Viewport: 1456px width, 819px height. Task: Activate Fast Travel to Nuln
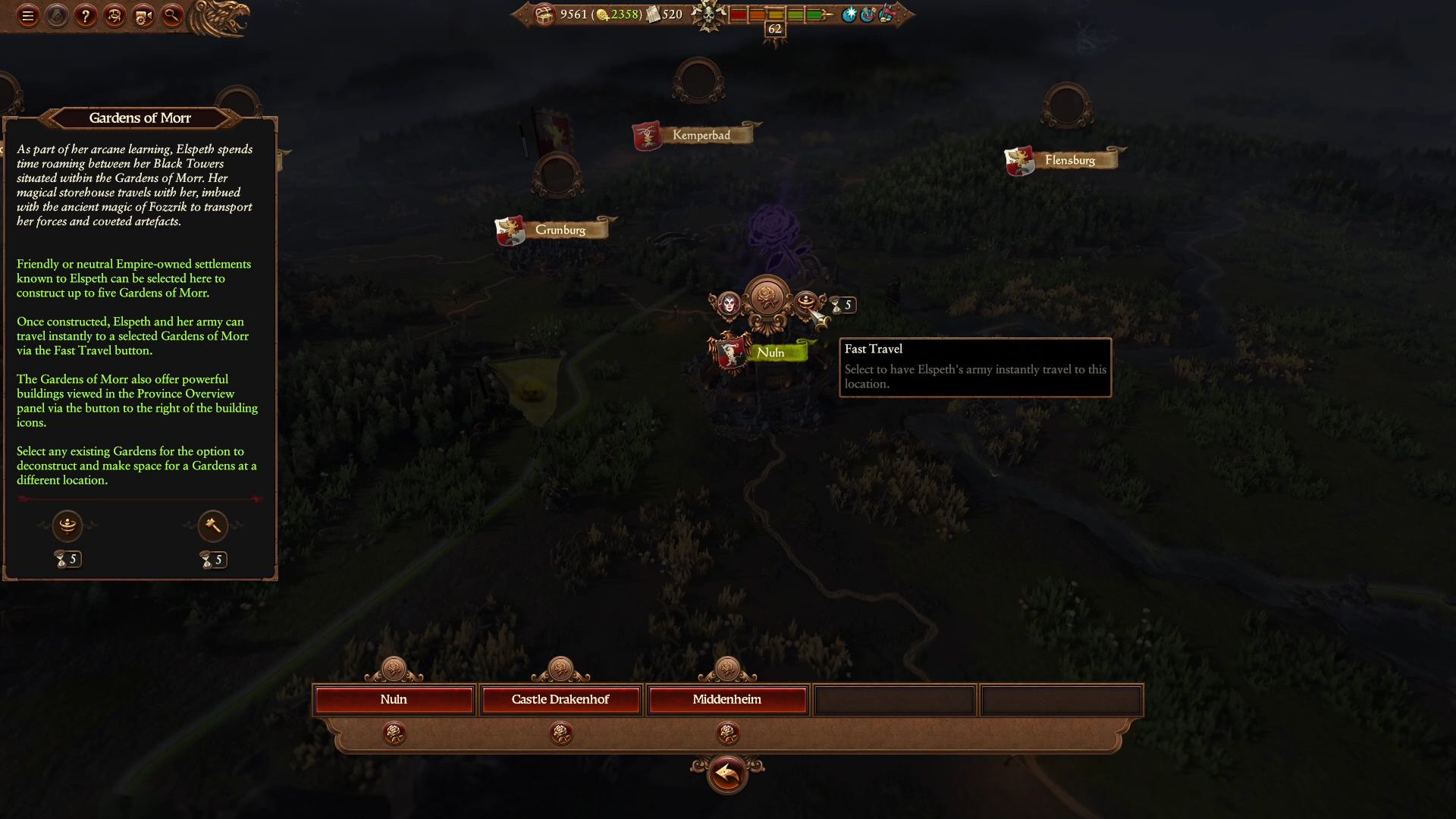click(x=806, y=303)
